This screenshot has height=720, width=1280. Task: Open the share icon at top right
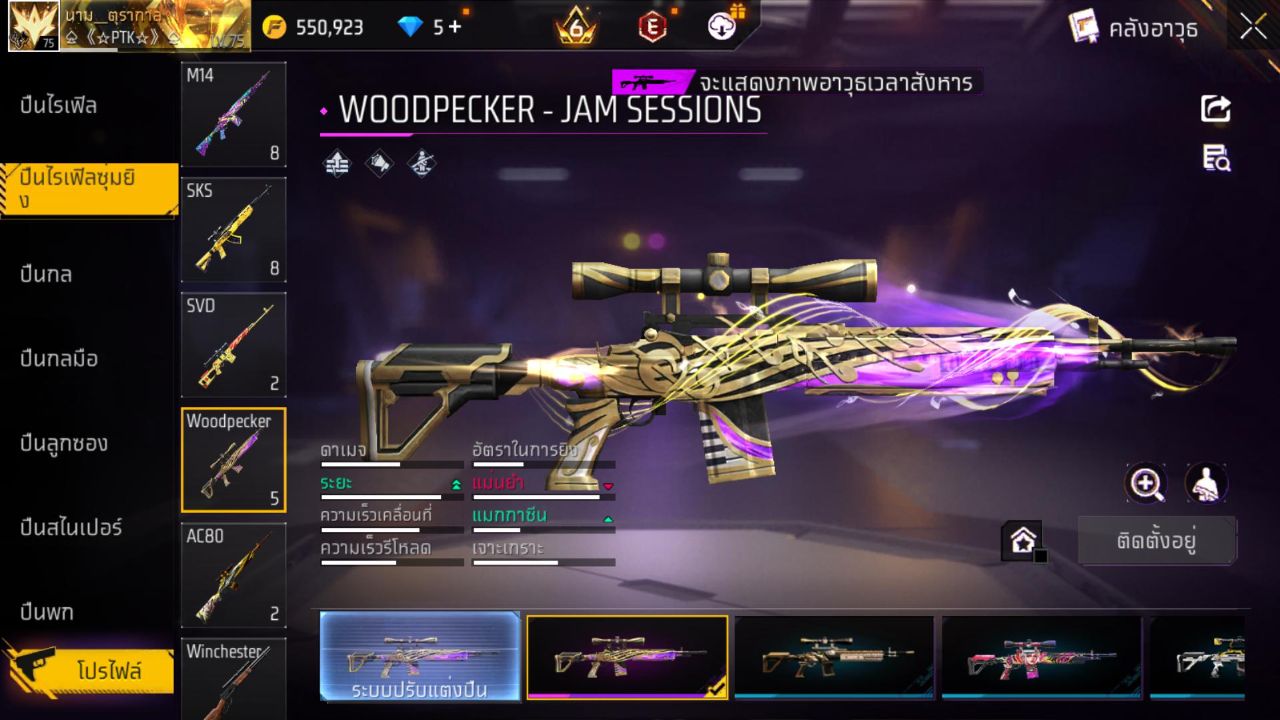coord(1216,110)
